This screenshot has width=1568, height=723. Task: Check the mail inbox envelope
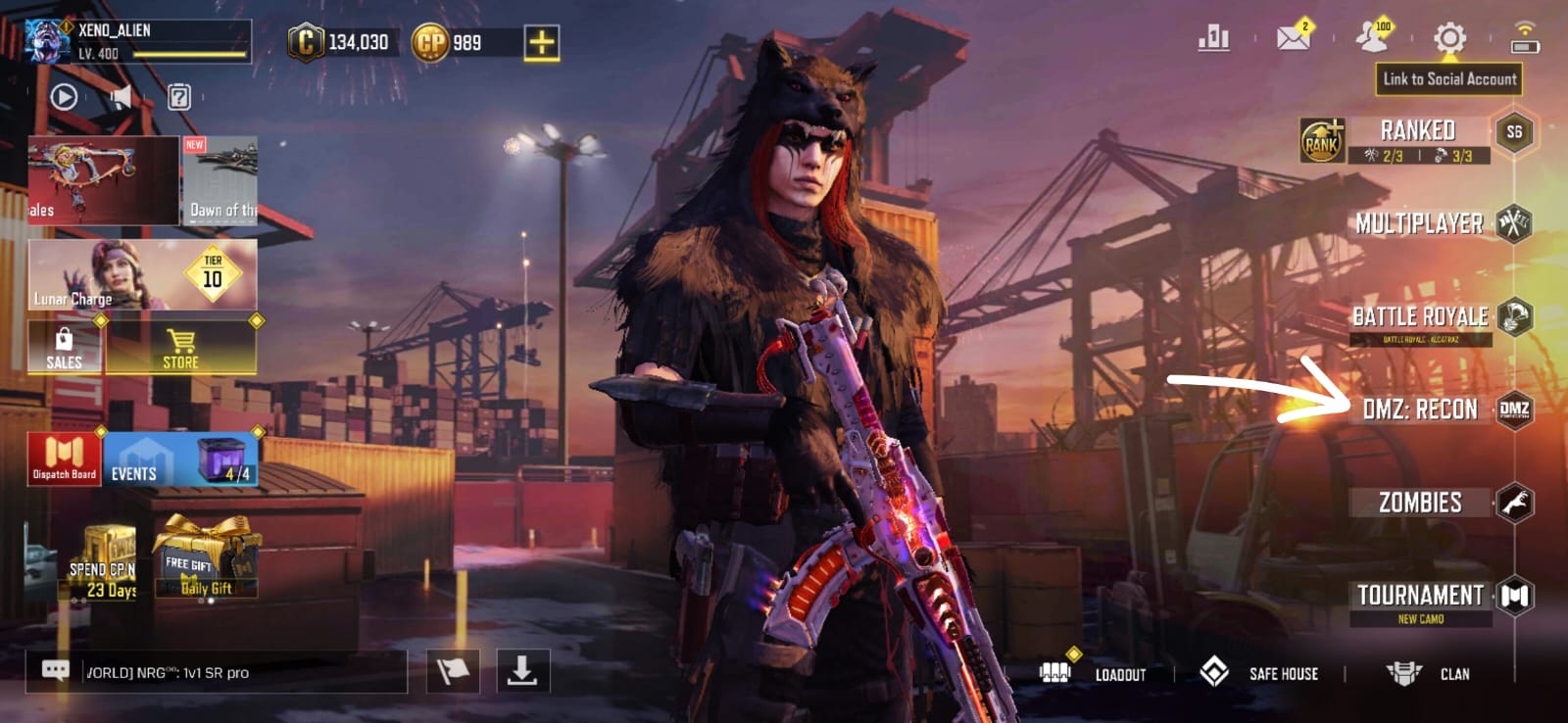[1294, 38]
